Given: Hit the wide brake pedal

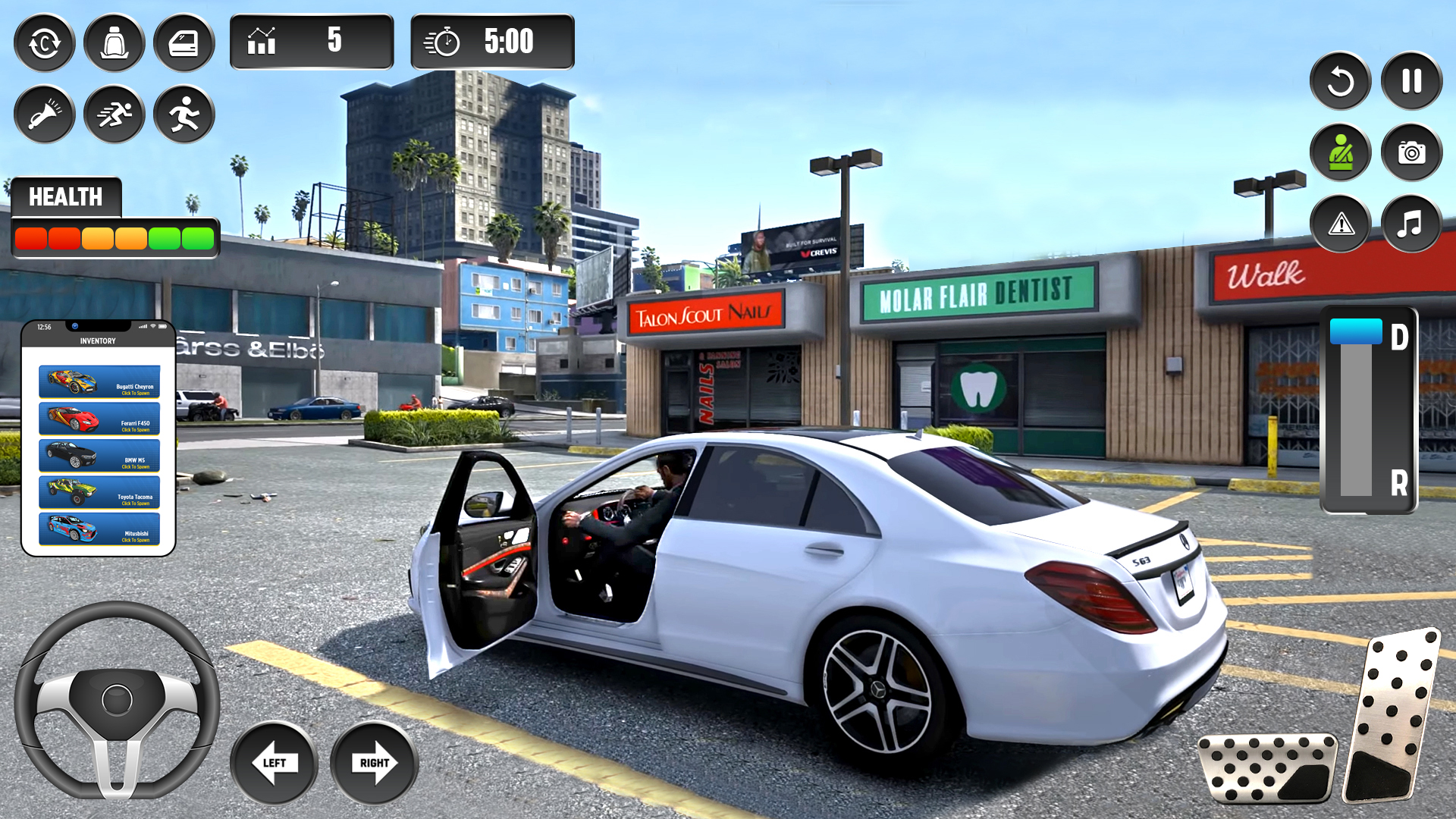Looking at the screenshot, I should pos(1267,767).
